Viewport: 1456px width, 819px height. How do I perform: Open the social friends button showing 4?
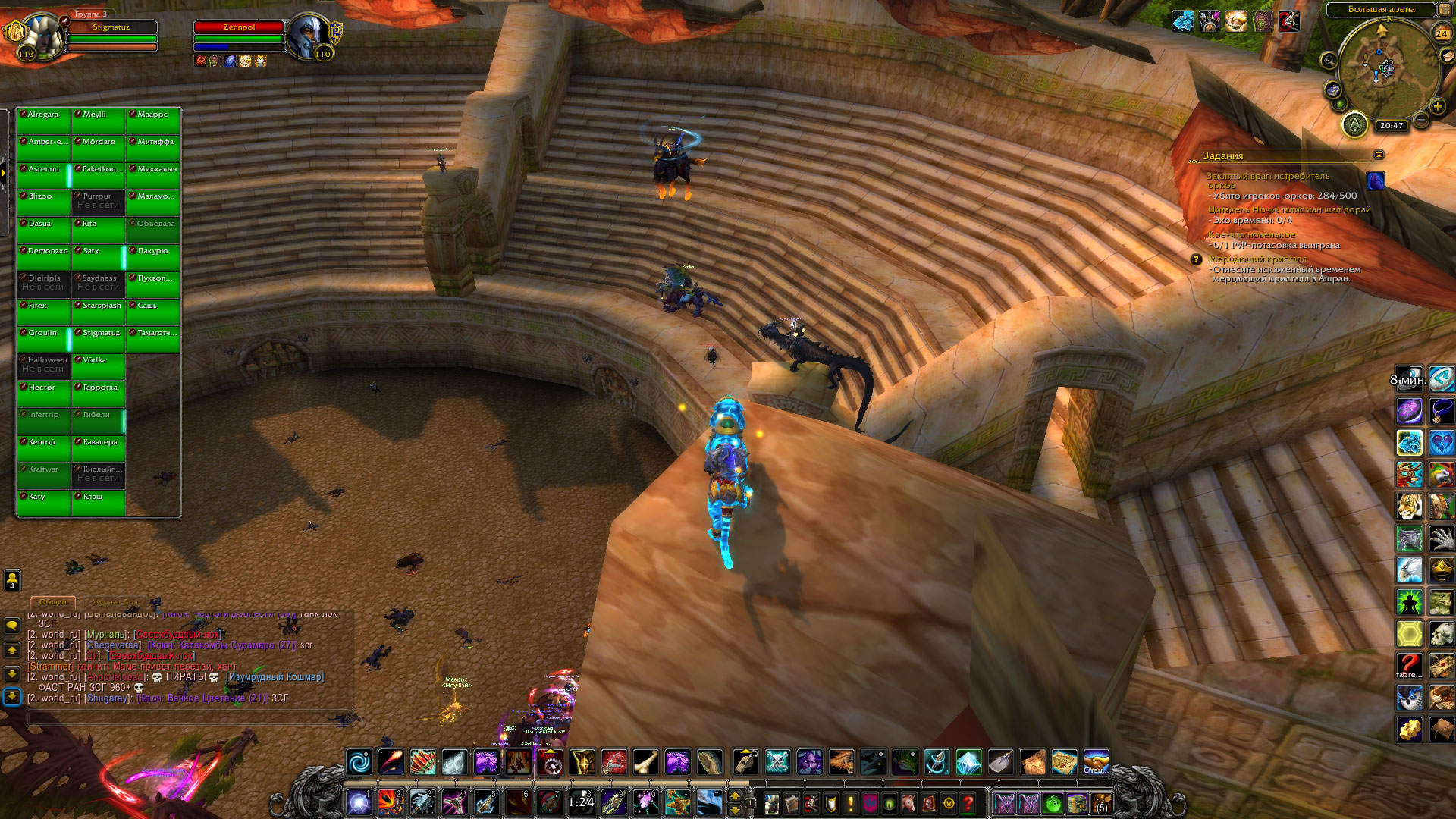click(12, 580)
